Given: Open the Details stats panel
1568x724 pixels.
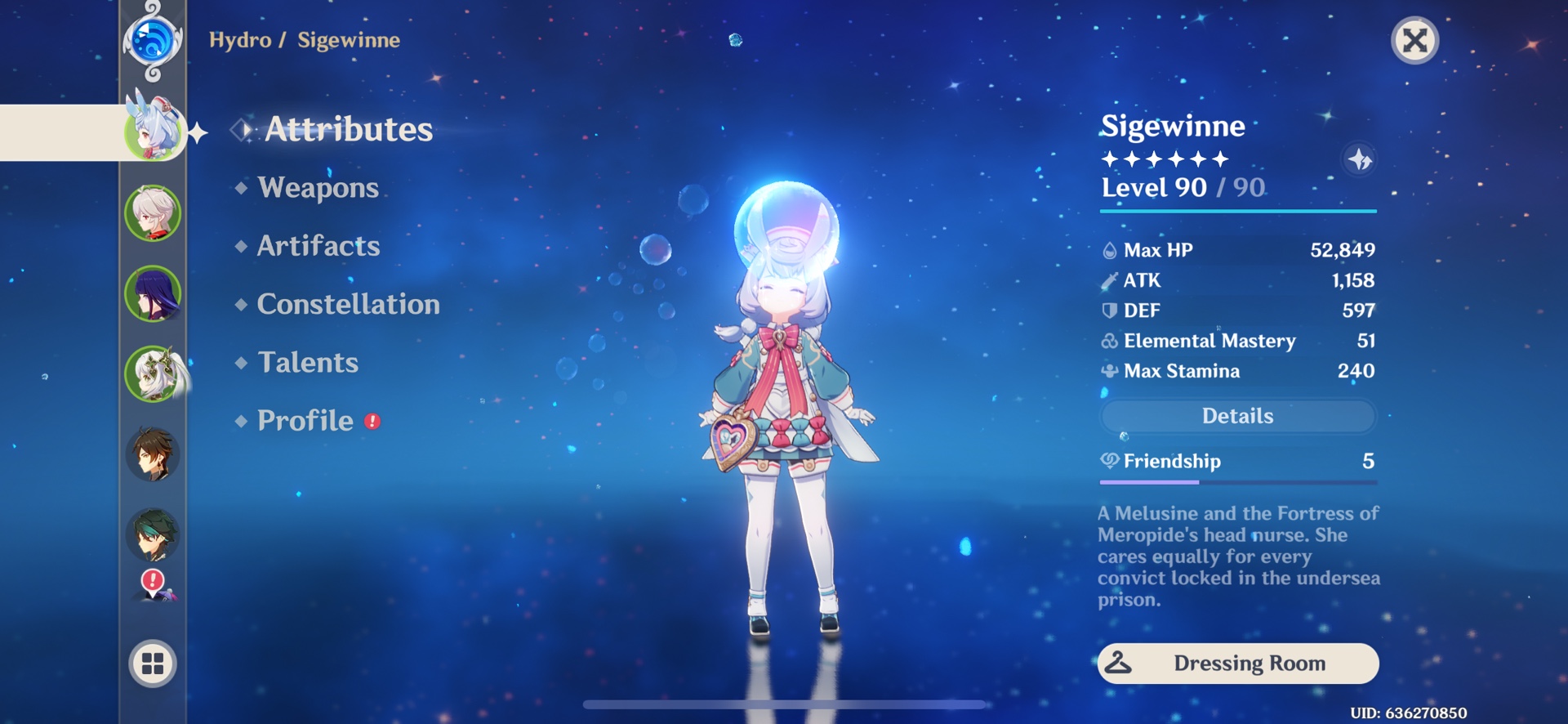Looking at the screenshot, I should (x=1236, y=416).
